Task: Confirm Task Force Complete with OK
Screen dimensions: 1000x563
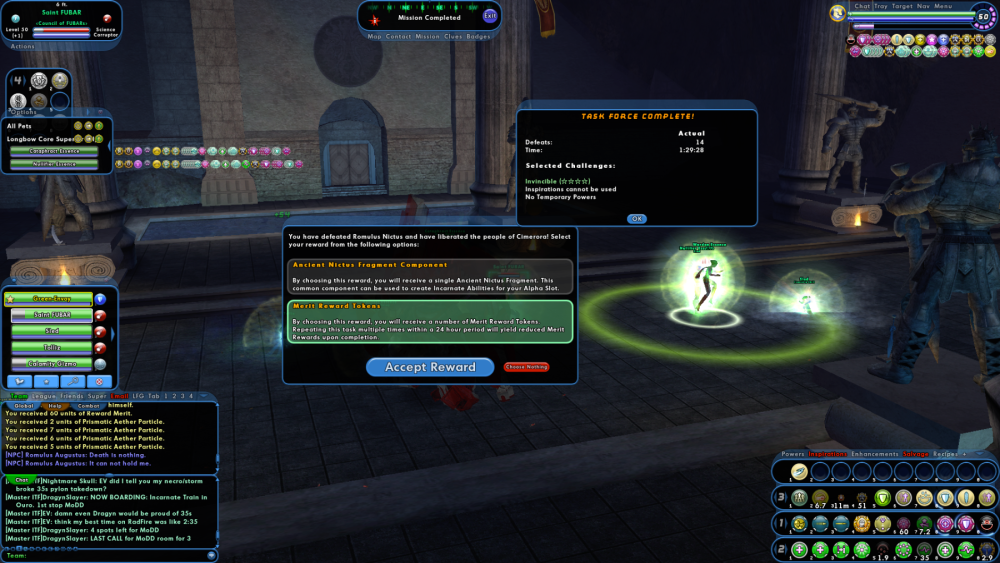Action: [x=637, y=219]
